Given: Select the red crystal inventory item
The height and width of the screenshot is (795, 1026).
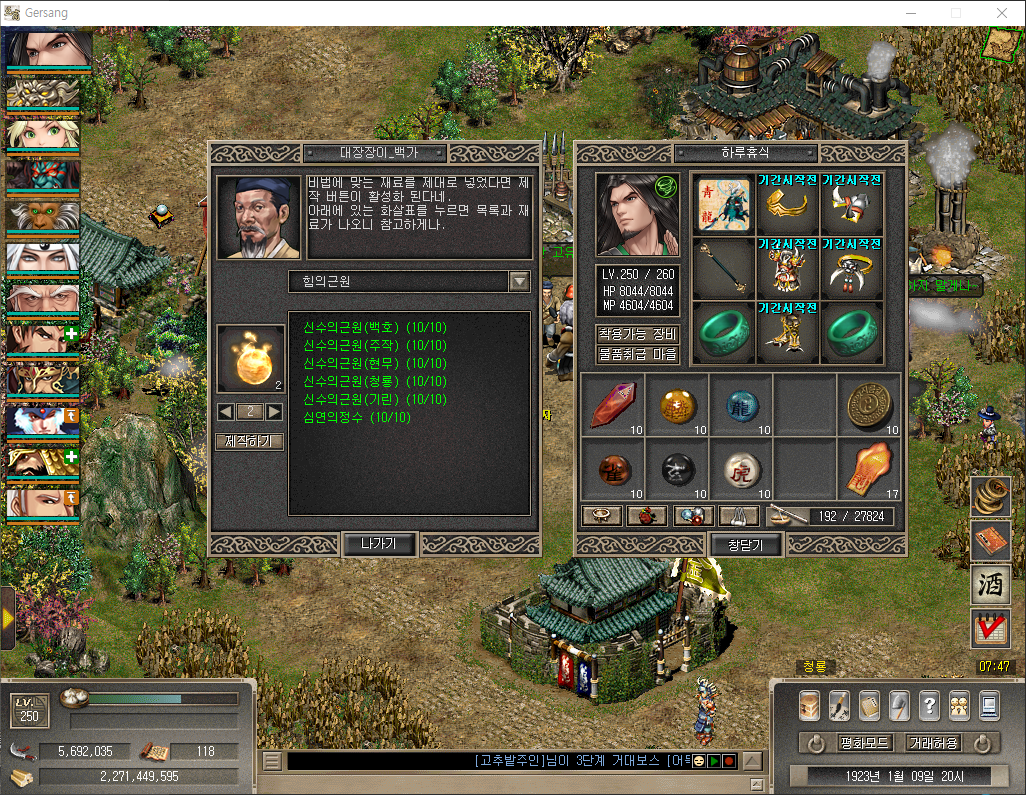Looking at the screenshot, I should 612,405.
